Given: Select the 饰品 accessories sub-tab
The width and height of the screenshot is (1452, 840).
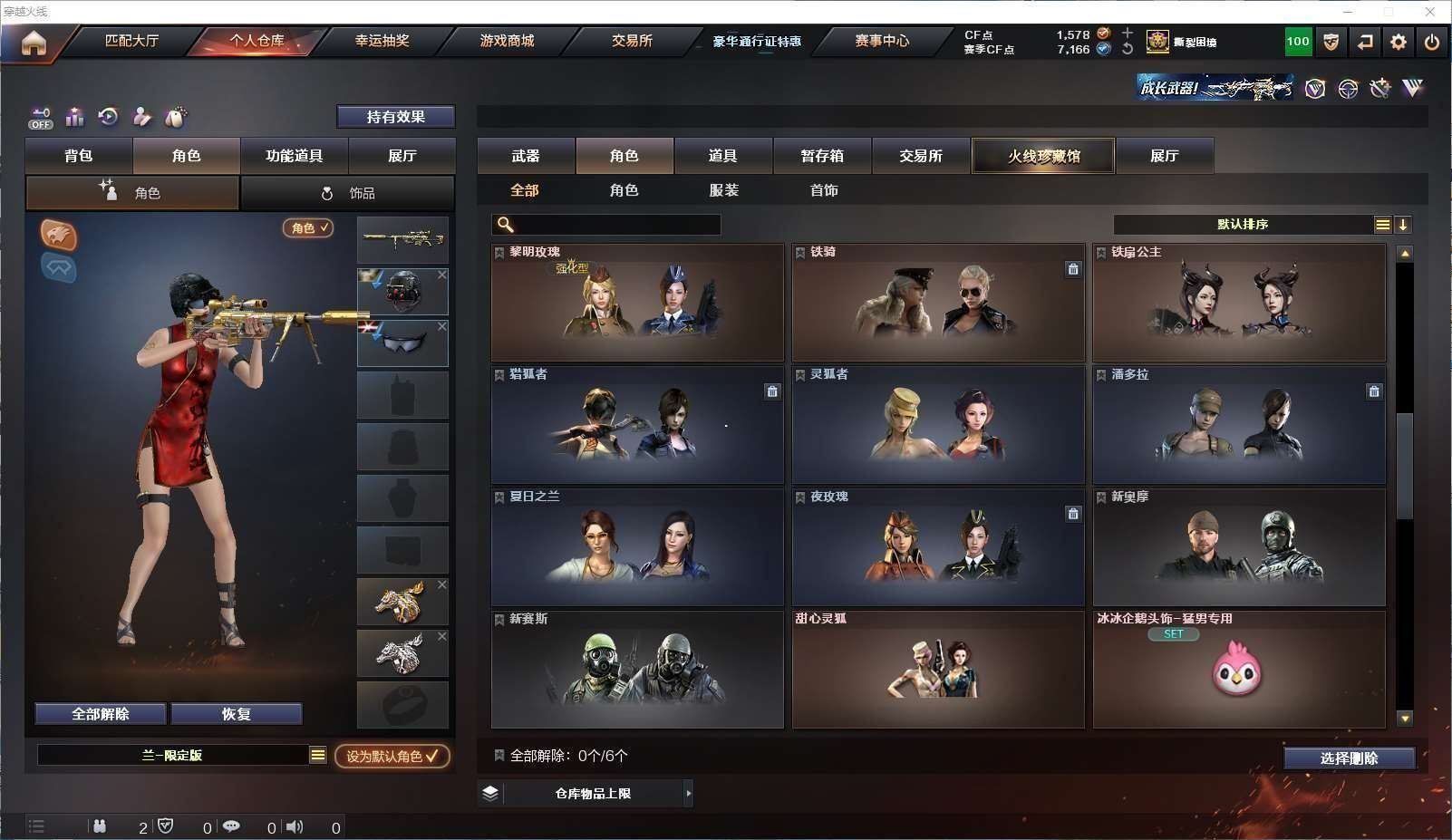Looking at the screenshot, I should tap(348, 193).
